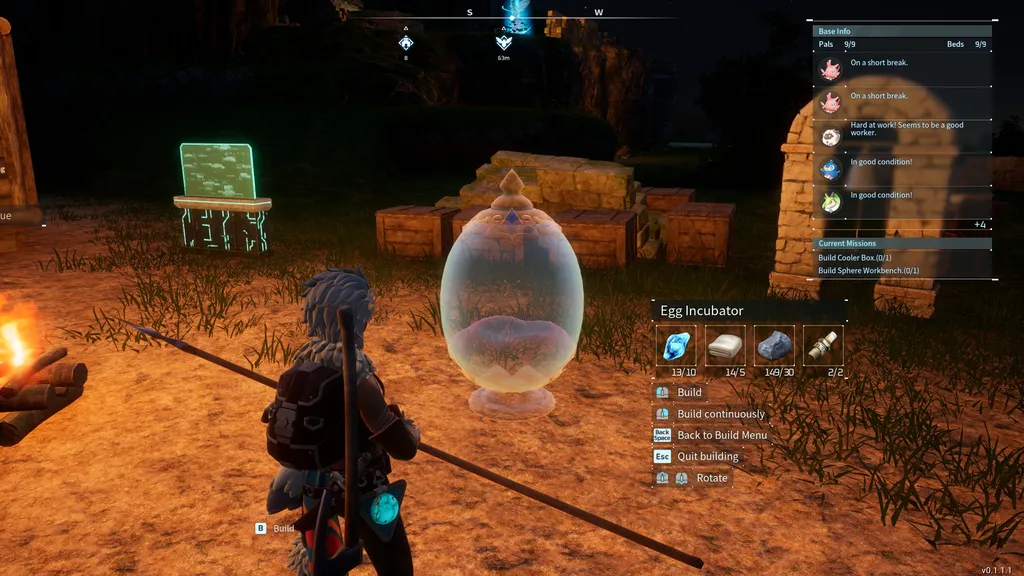Select the green Lifmunk pal icon
Screen dimensions: 1024x576
tap(830, 202)
